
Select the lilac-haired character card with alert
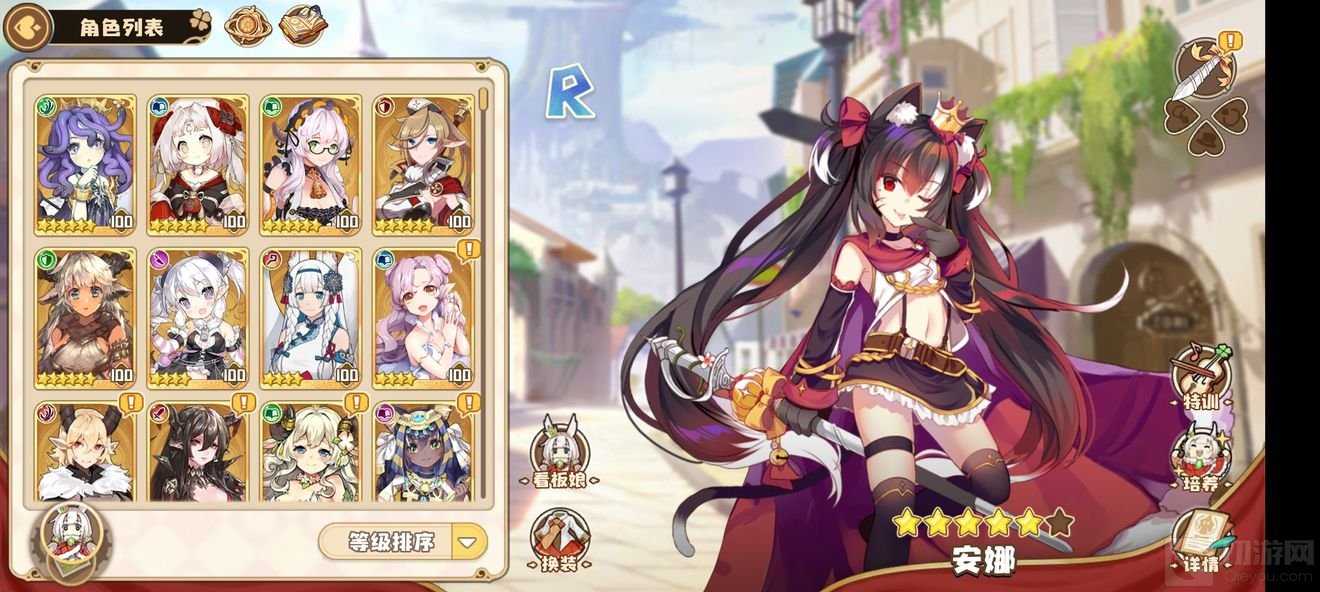423,317
